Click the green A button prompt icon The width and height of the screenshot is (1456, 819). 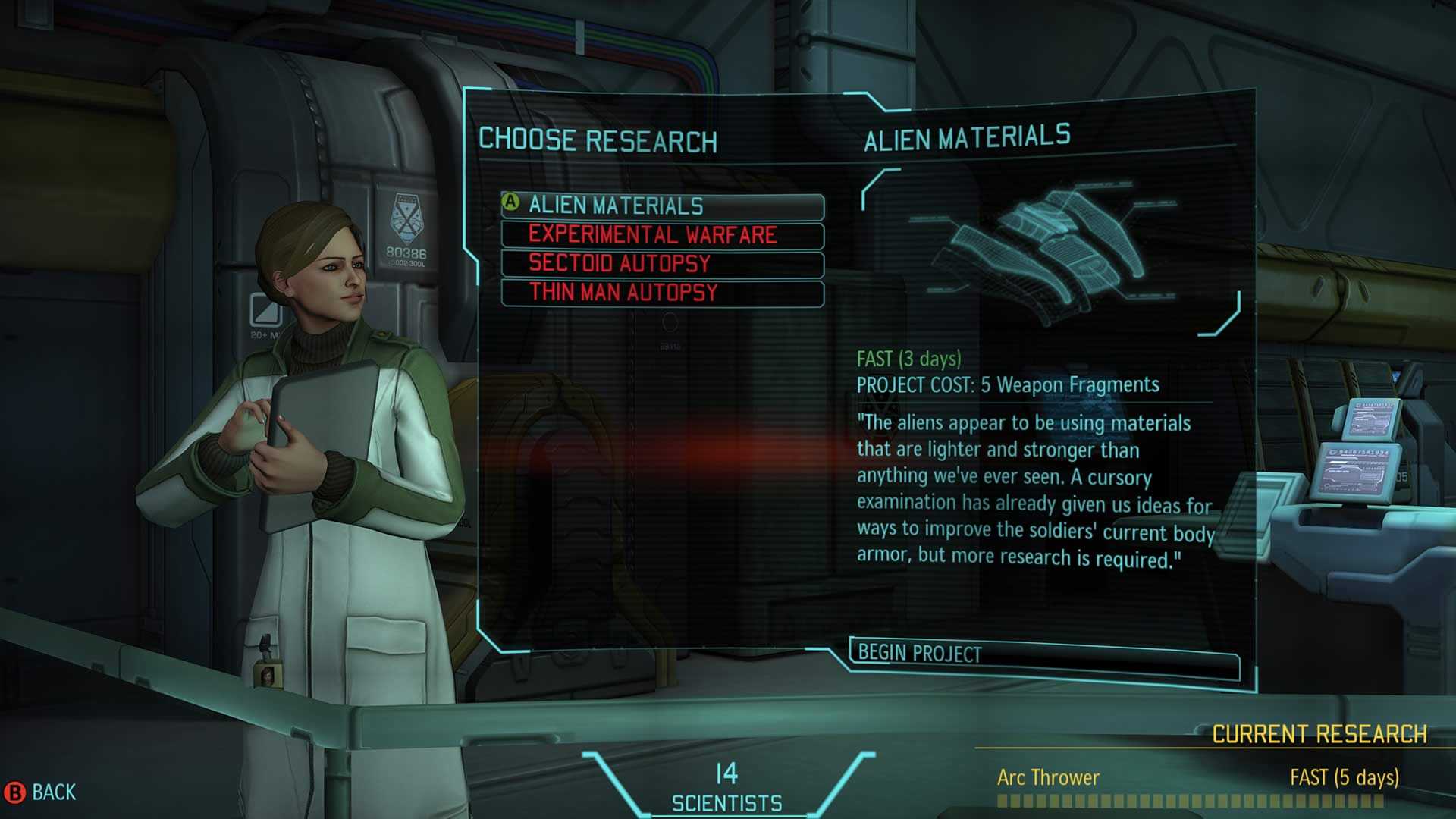[510, 203]
